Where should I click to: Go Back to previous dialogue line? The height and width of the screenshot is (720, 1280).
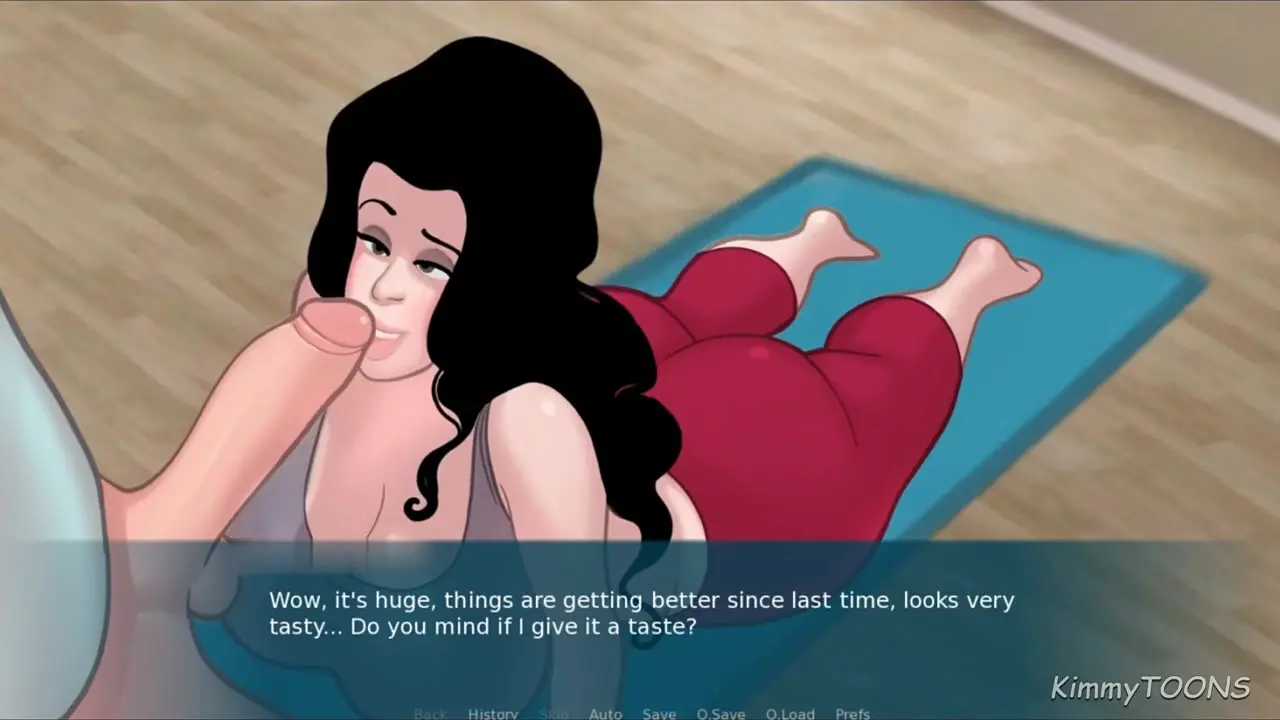[x=430, y=713]
